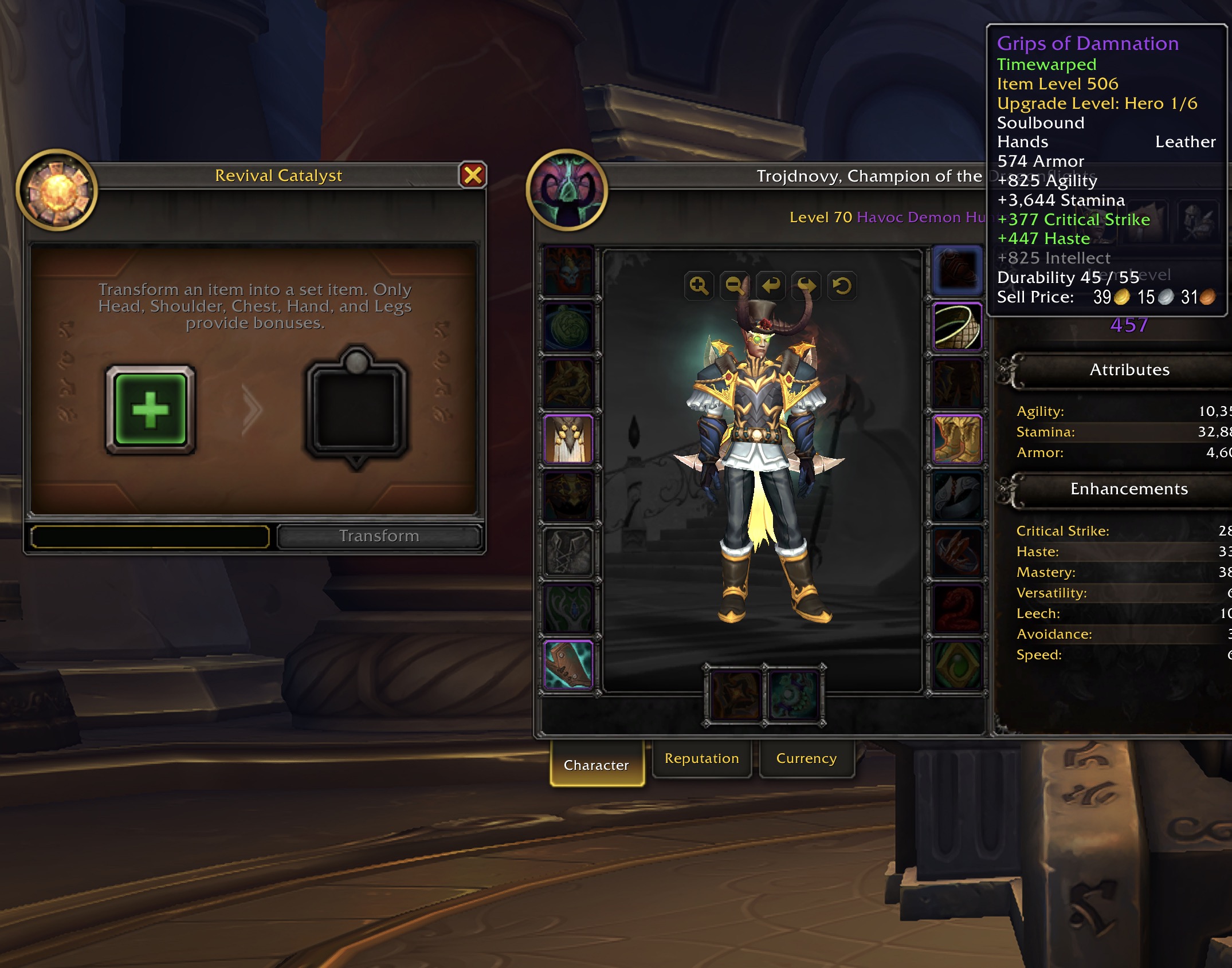Reset the character model view
1232x968 pixels.
(842, 285)
